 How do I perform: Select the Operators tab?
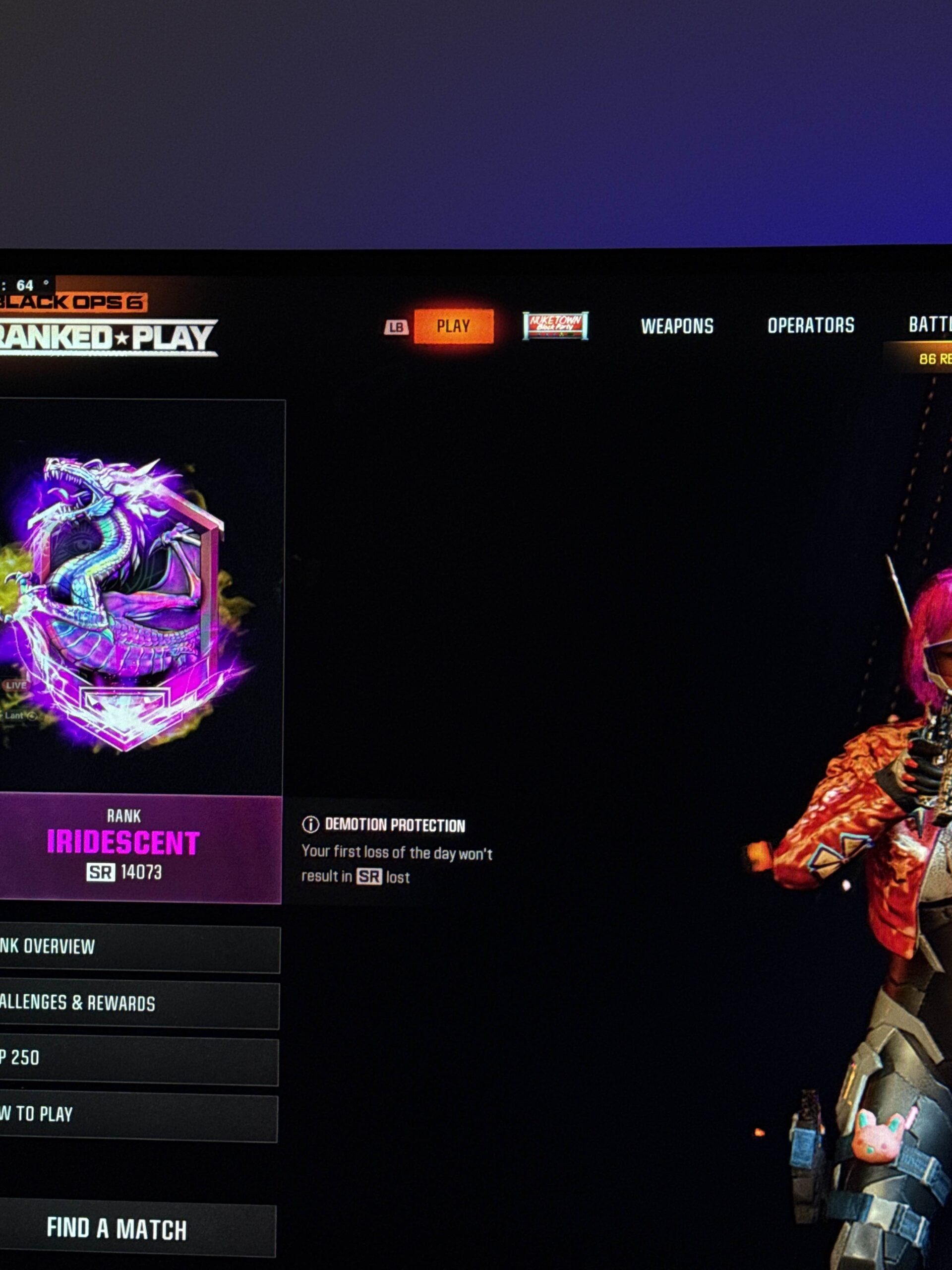click(x=810, y=325)
